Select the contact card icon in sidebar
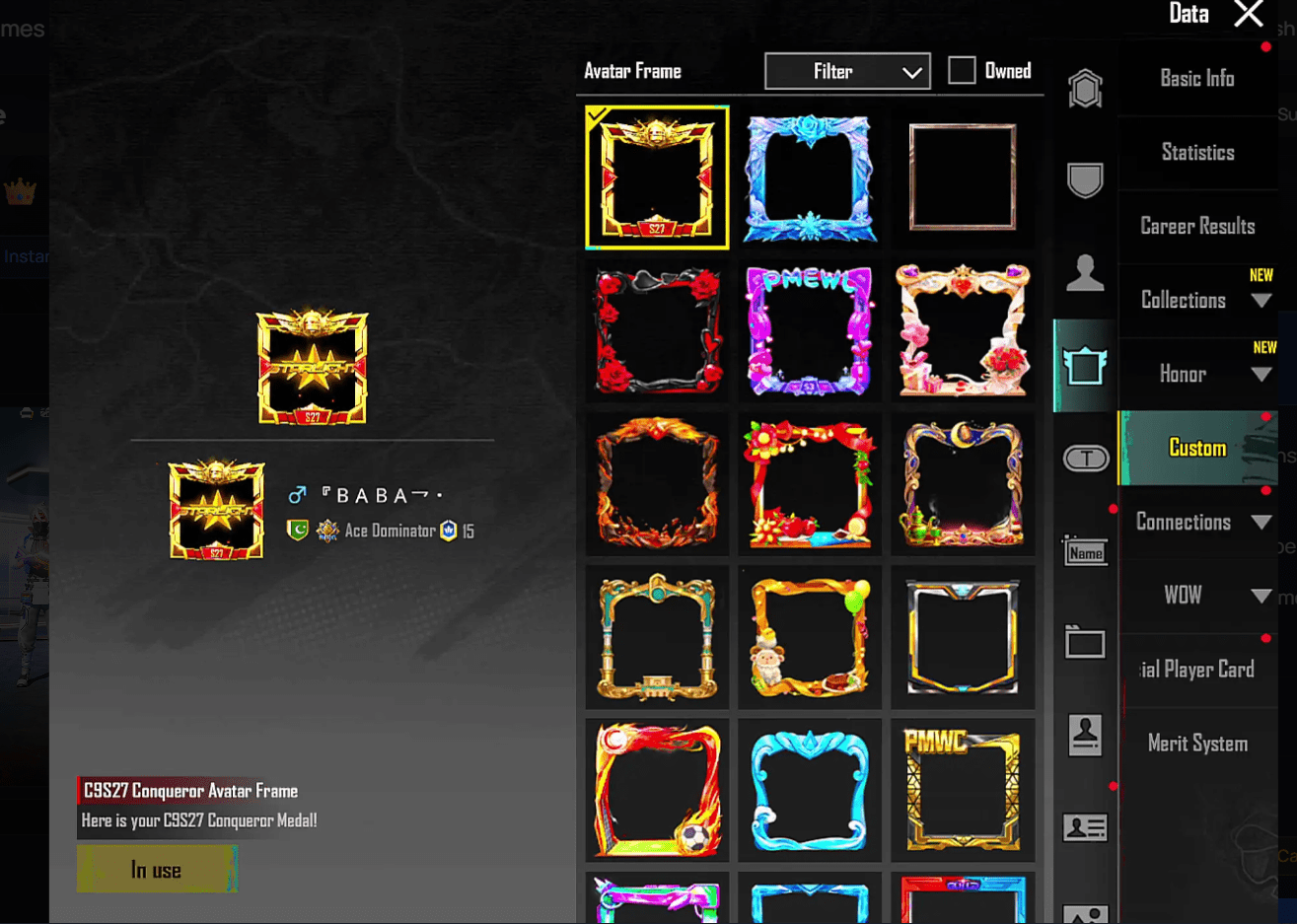The width and height of the screenshot is (1297, 924). pyautogui.click(x=1084, y=827)
